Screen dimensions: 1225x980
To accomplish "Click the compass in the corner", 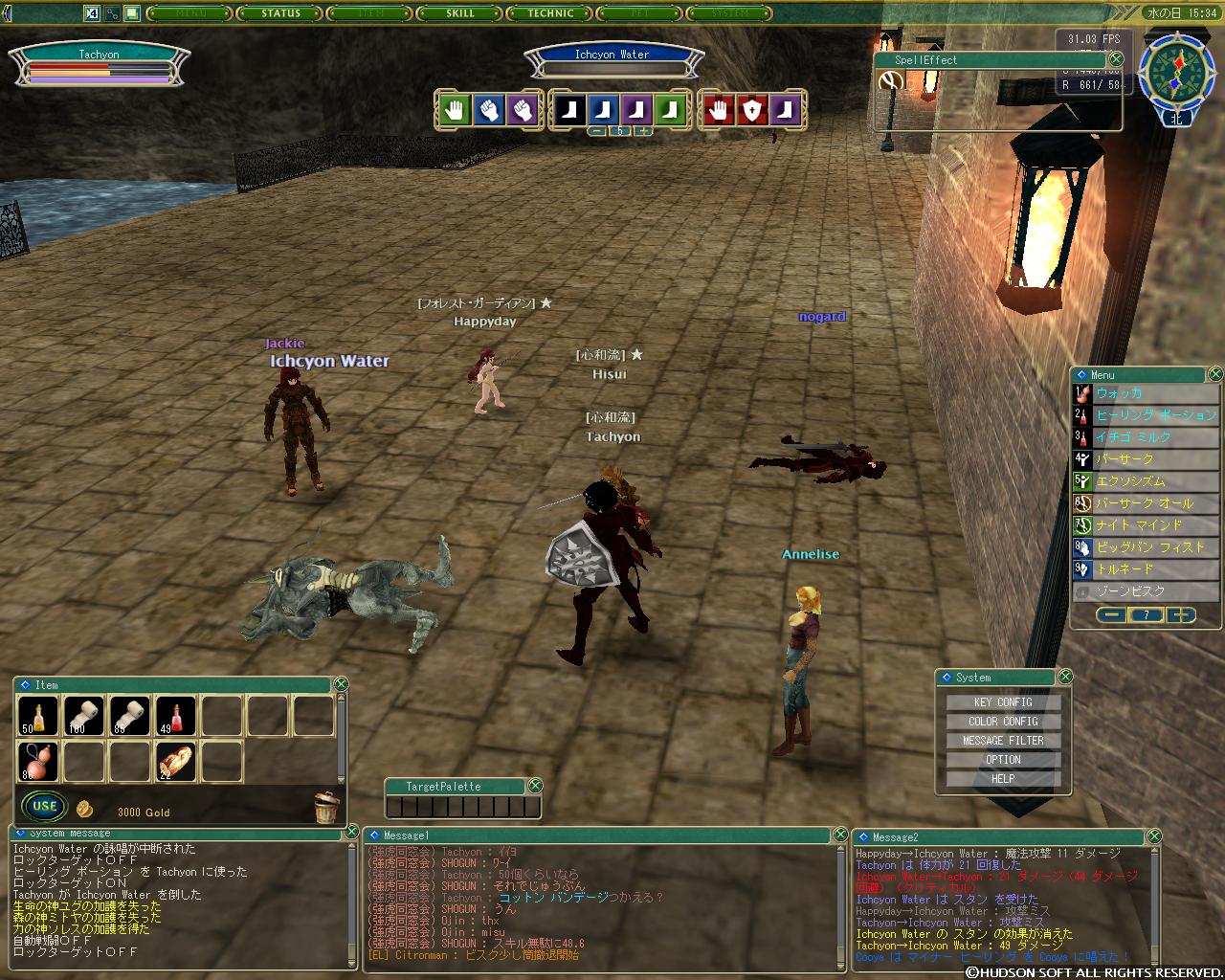I will pyautogui.click(x=1176, y=72).
